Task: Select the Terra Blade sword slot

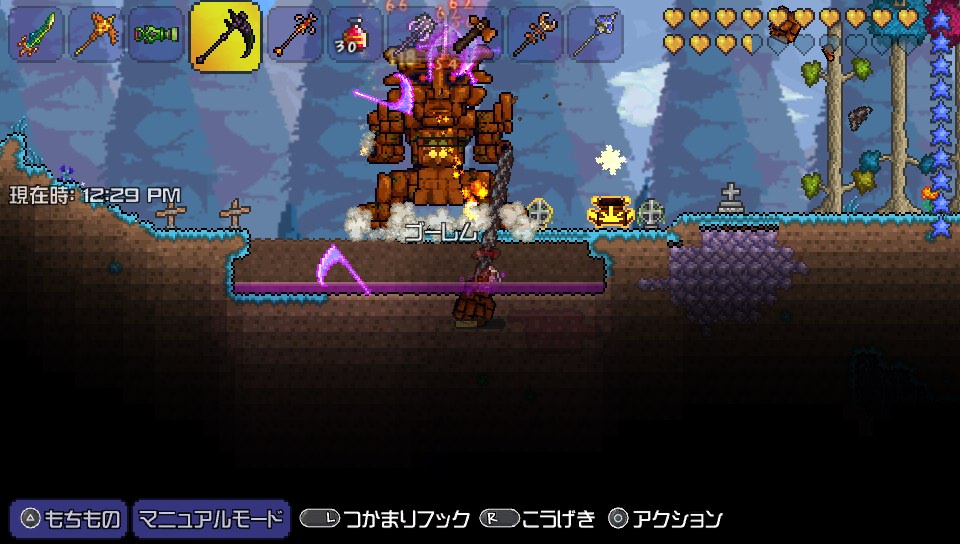Action: pyautogui.click(x=36, y=36)
